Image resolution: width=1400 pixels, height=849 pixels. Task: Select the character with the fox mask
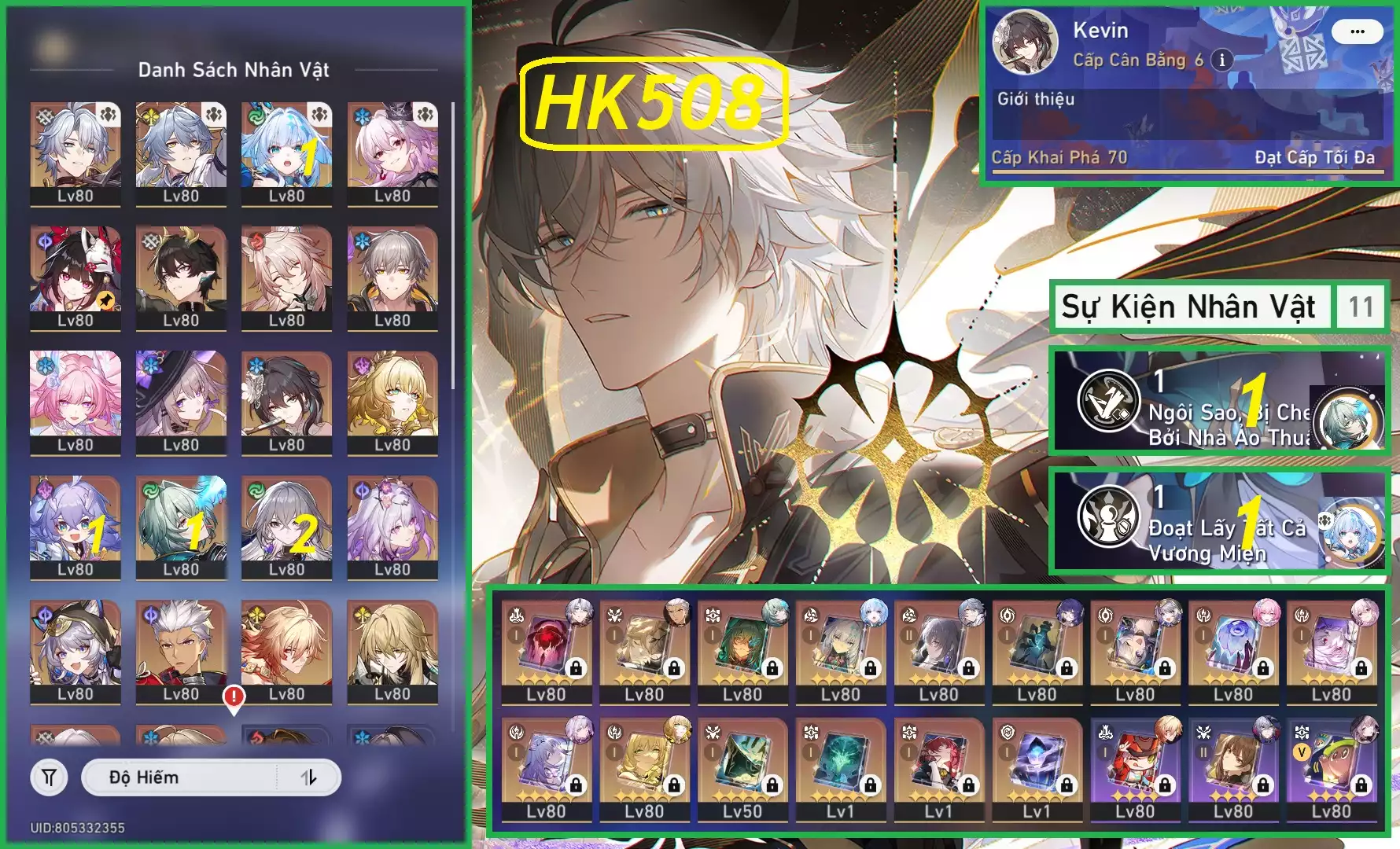click(x=76, y=277)
